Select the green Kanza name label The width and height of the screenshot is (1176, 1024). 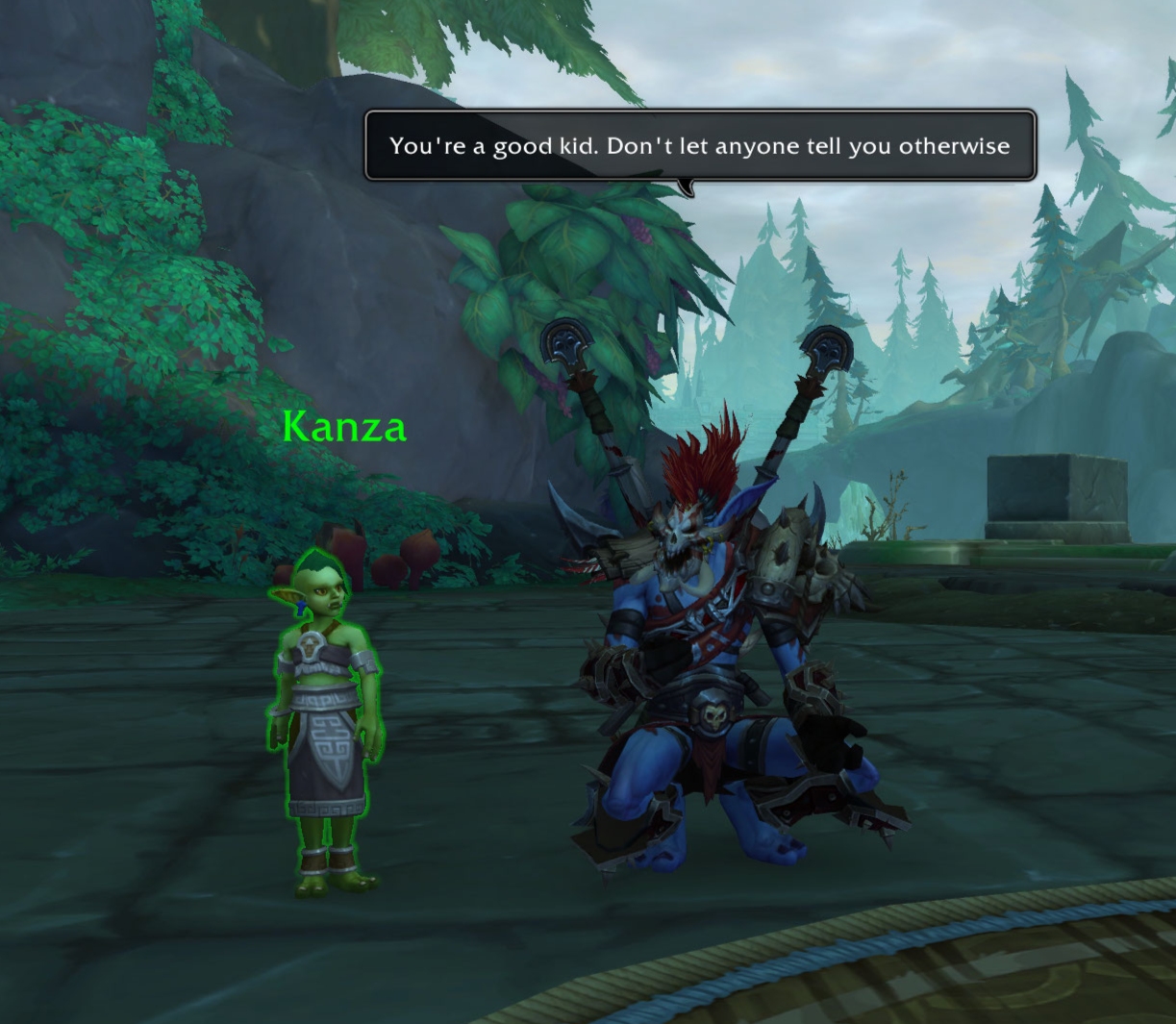click(344, 427)
